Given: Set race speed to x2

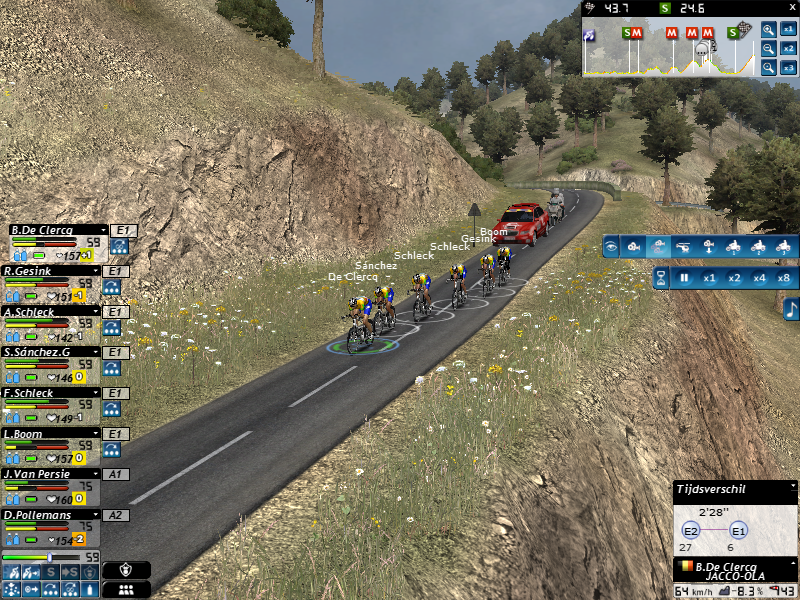Looking at the screenshot, I should click(734, 278).
